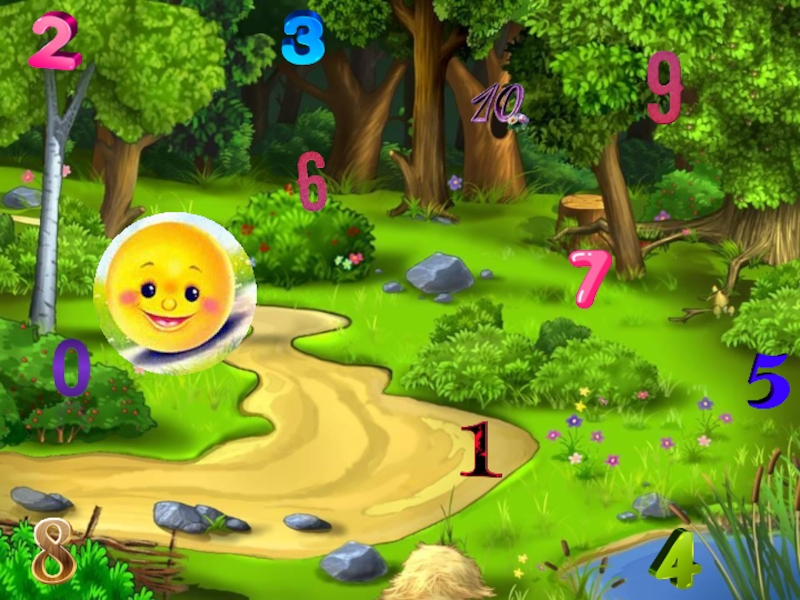
Task: Choose the purple number 10 on the tree
Action: click(x=497, y=104)
